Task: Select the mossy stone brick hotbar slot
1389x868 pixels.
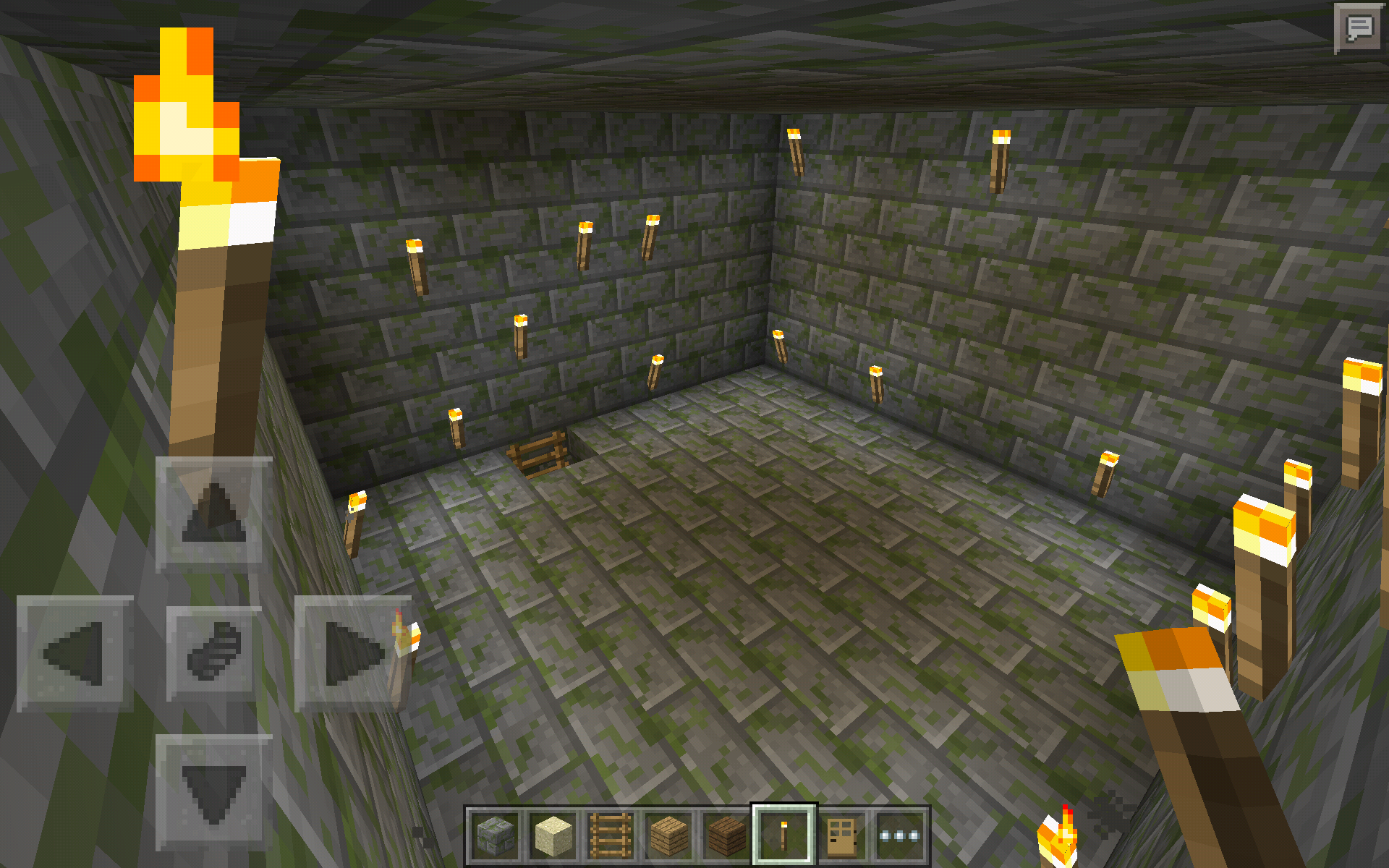Action: coord(496,835)
